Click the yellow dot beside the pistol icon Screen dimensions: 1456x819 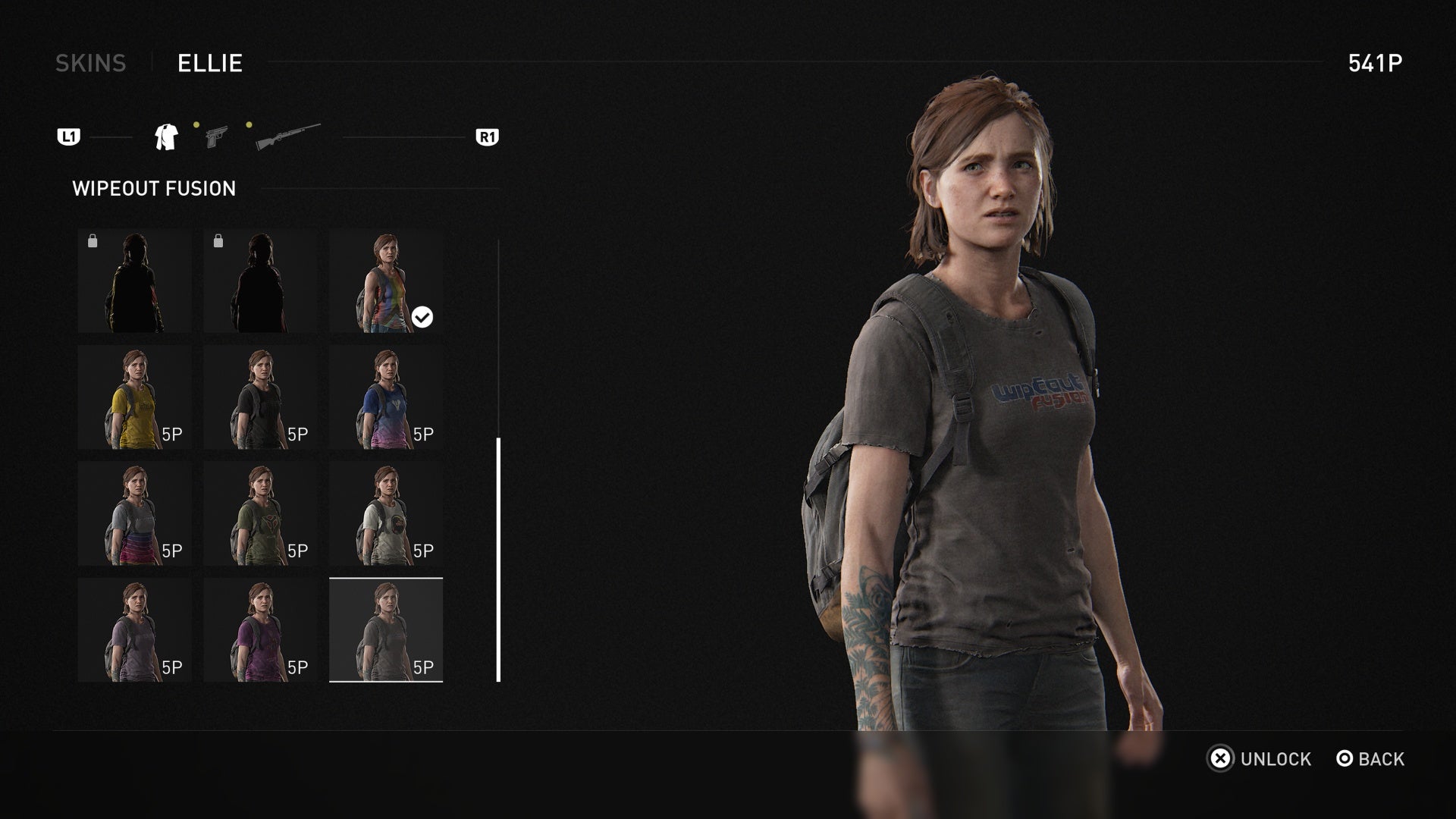pyautogui.click(x=196, y=123)
